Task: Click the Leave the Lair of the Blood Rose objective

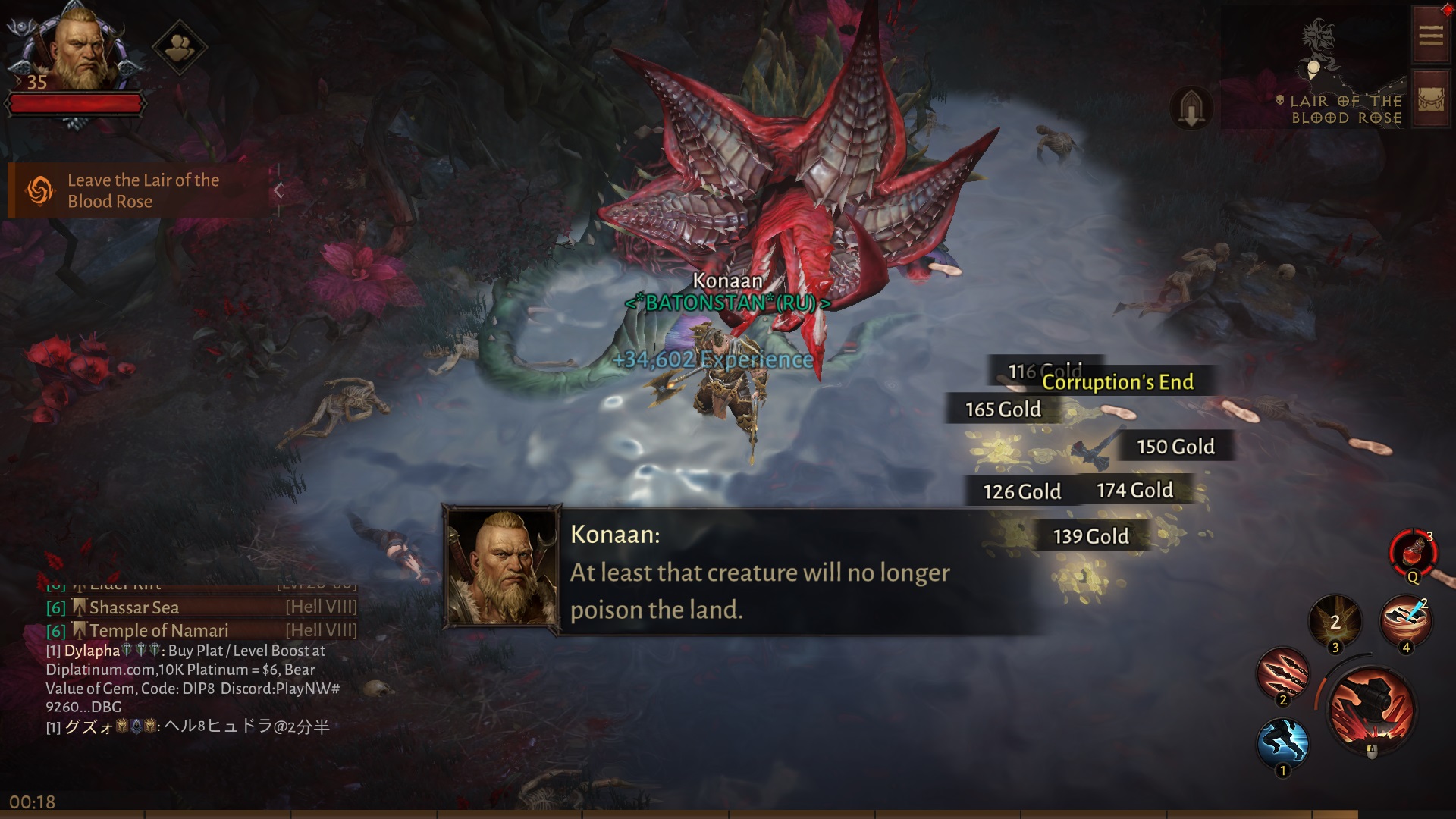Action: pyautogui.click(x=143, y=190)
